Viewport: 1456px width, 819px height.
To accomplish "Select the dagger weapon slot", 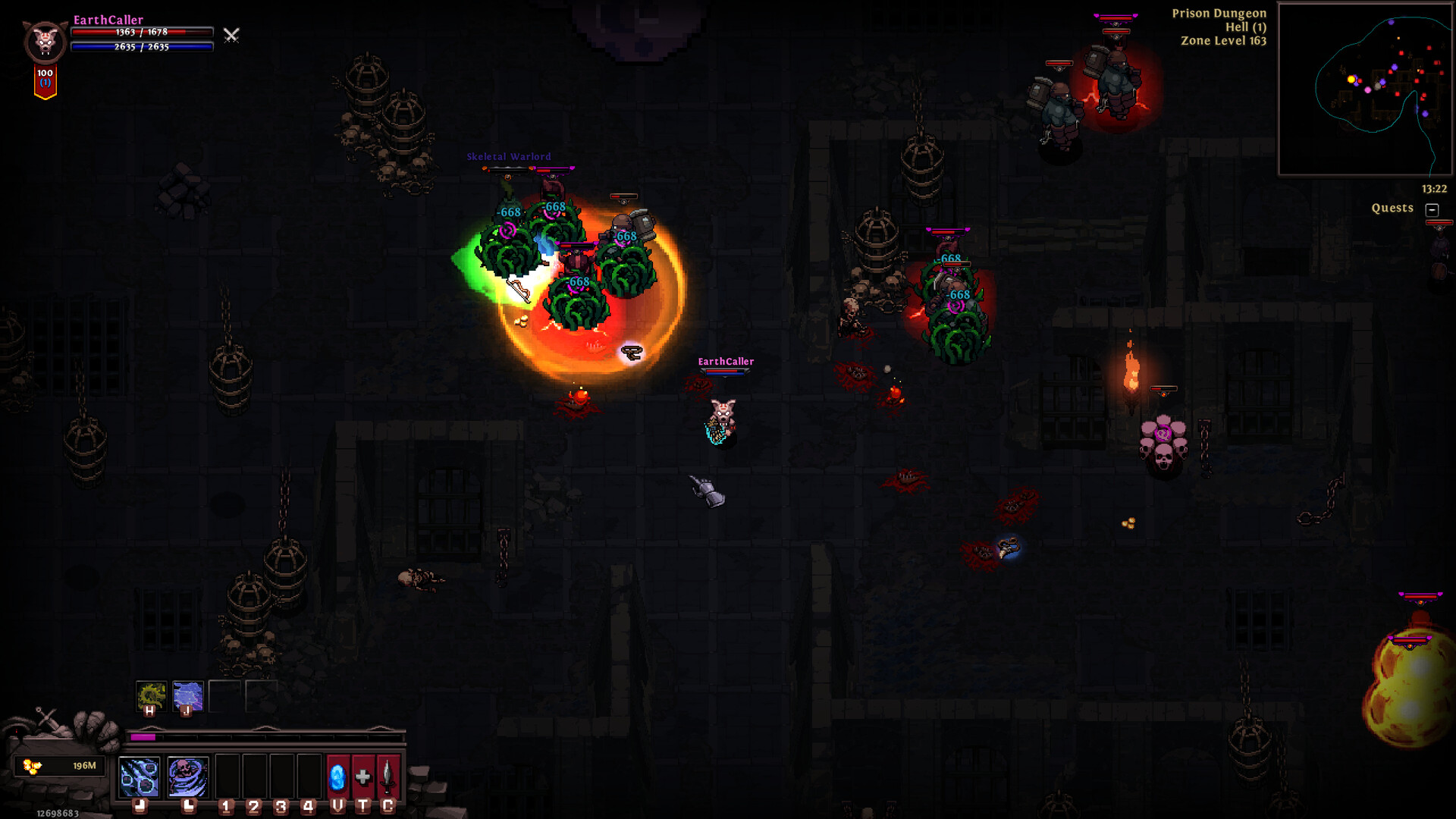I will (x=388, y=777).
